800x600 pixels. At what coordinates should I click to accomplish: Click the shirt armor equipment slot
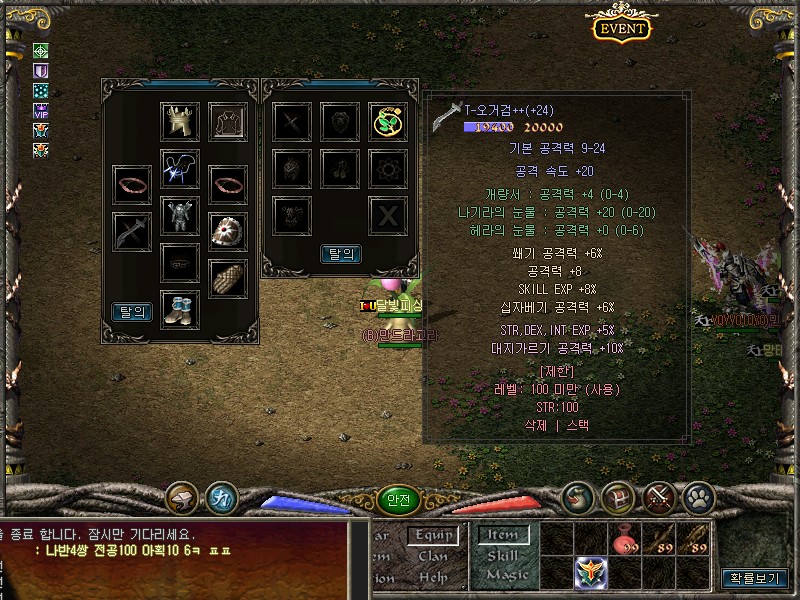pos(228,121)
